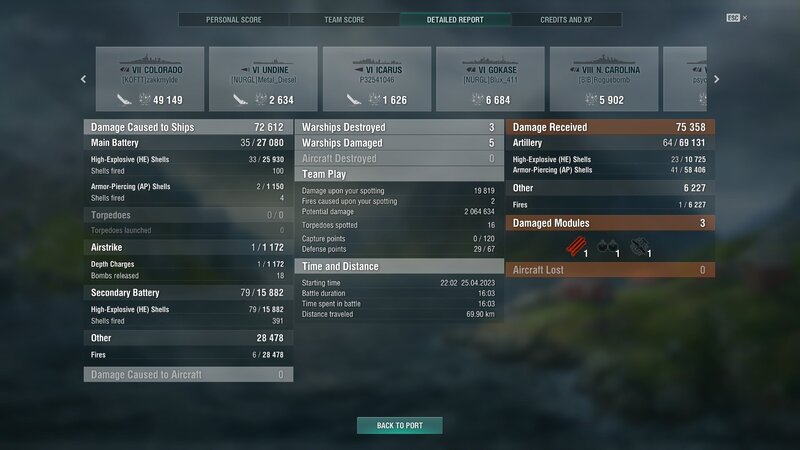Screen dimensions: 800x450
Task: Open the VIII N. Carolina ship card
Action: pyautogui.click(x=605, y=78)
